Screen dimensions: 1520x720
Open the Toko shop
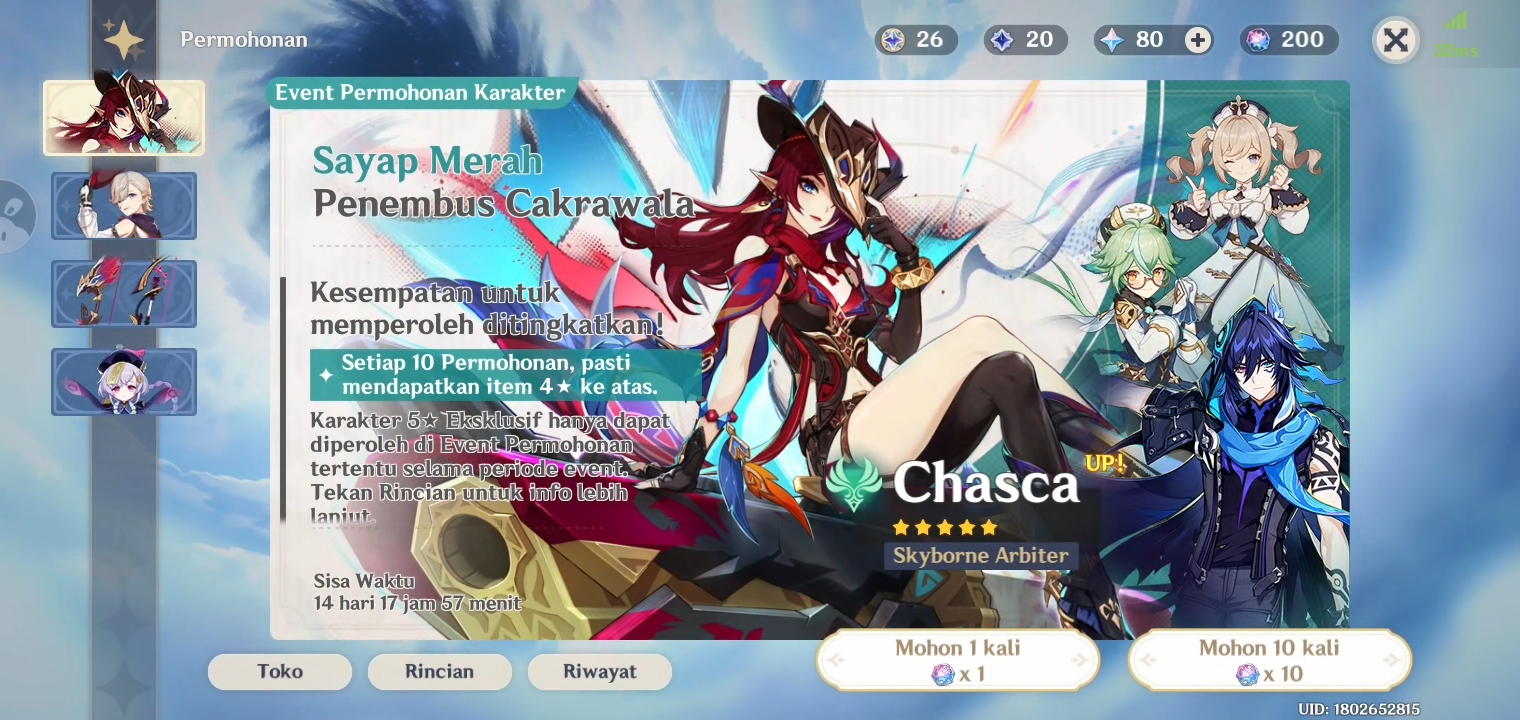point(280,671)
